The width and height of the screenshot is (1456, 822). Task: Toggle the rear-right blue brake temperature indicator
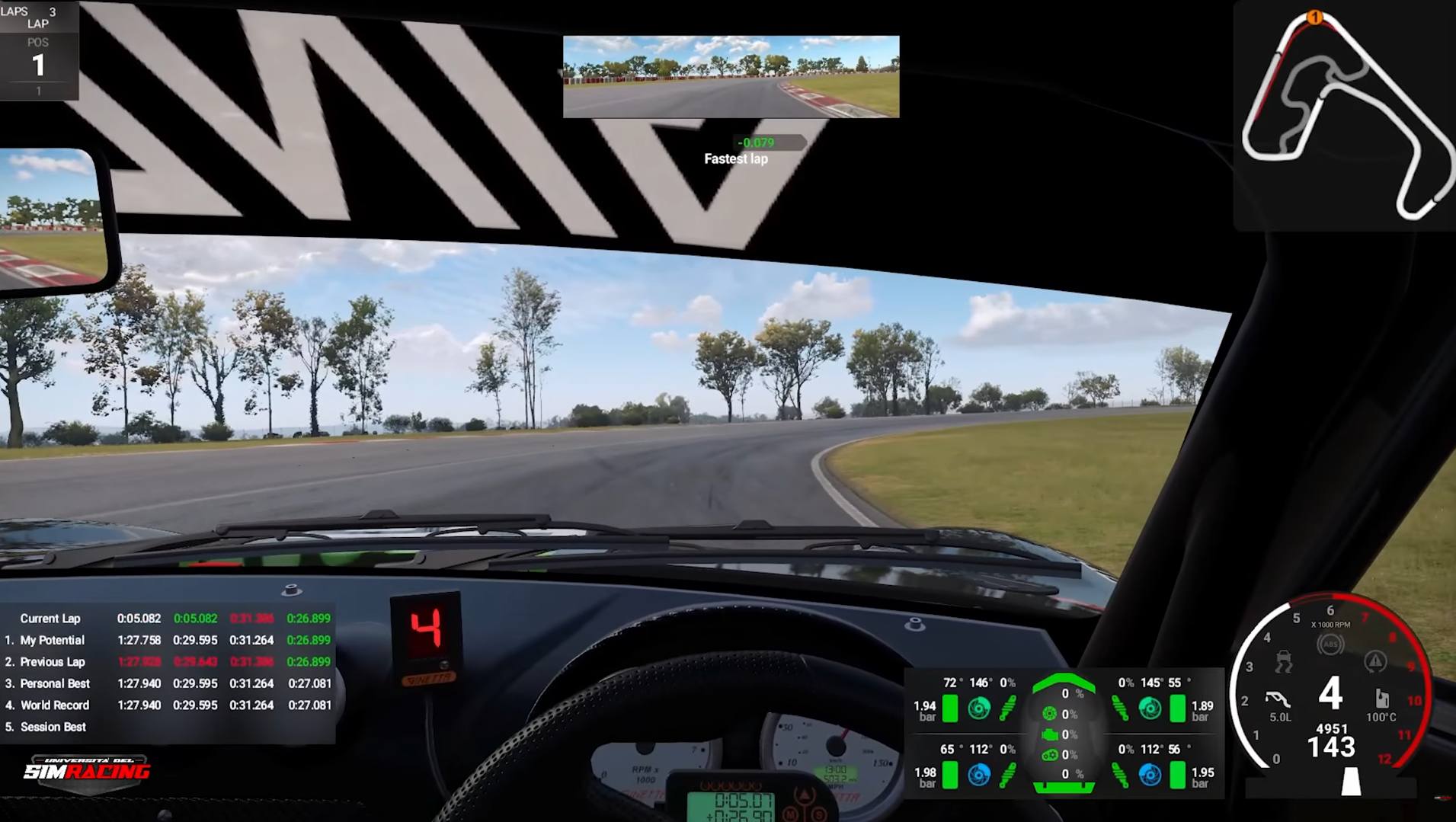click(x=1150, y=774)
